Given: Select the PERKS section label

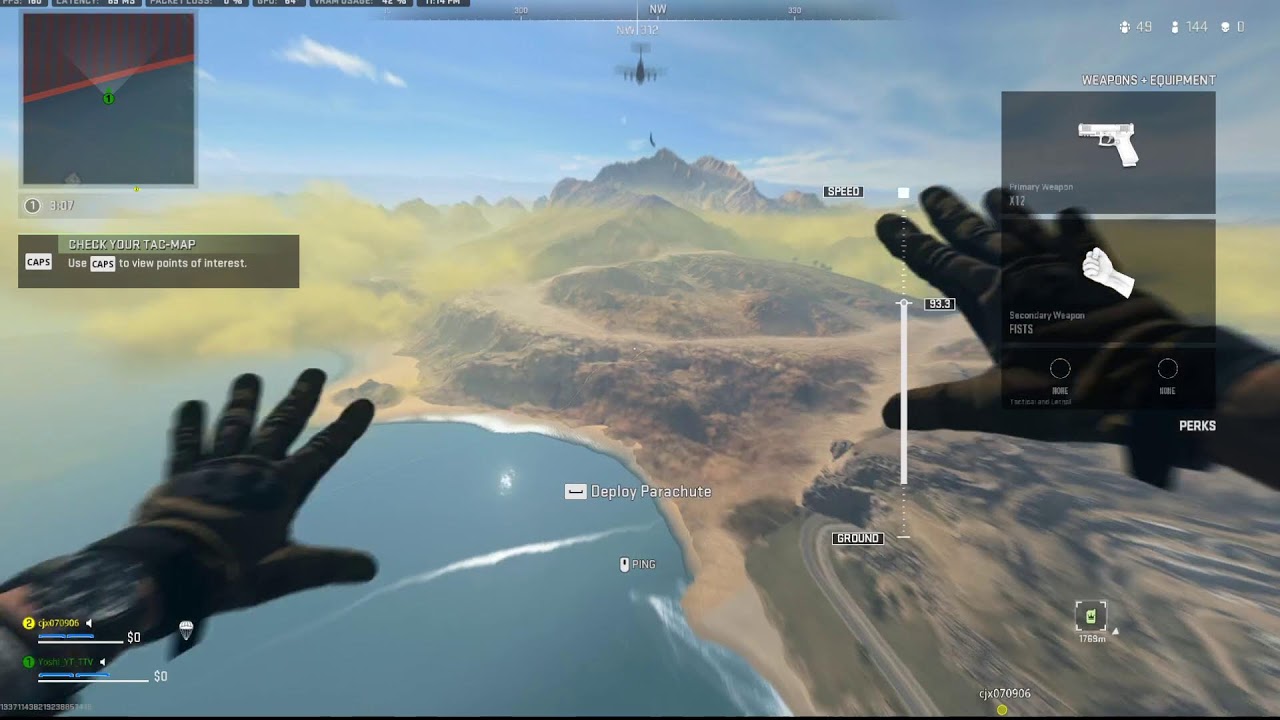Looking at the screenshot, I should pyautogui.click(x=1197, y=425).
